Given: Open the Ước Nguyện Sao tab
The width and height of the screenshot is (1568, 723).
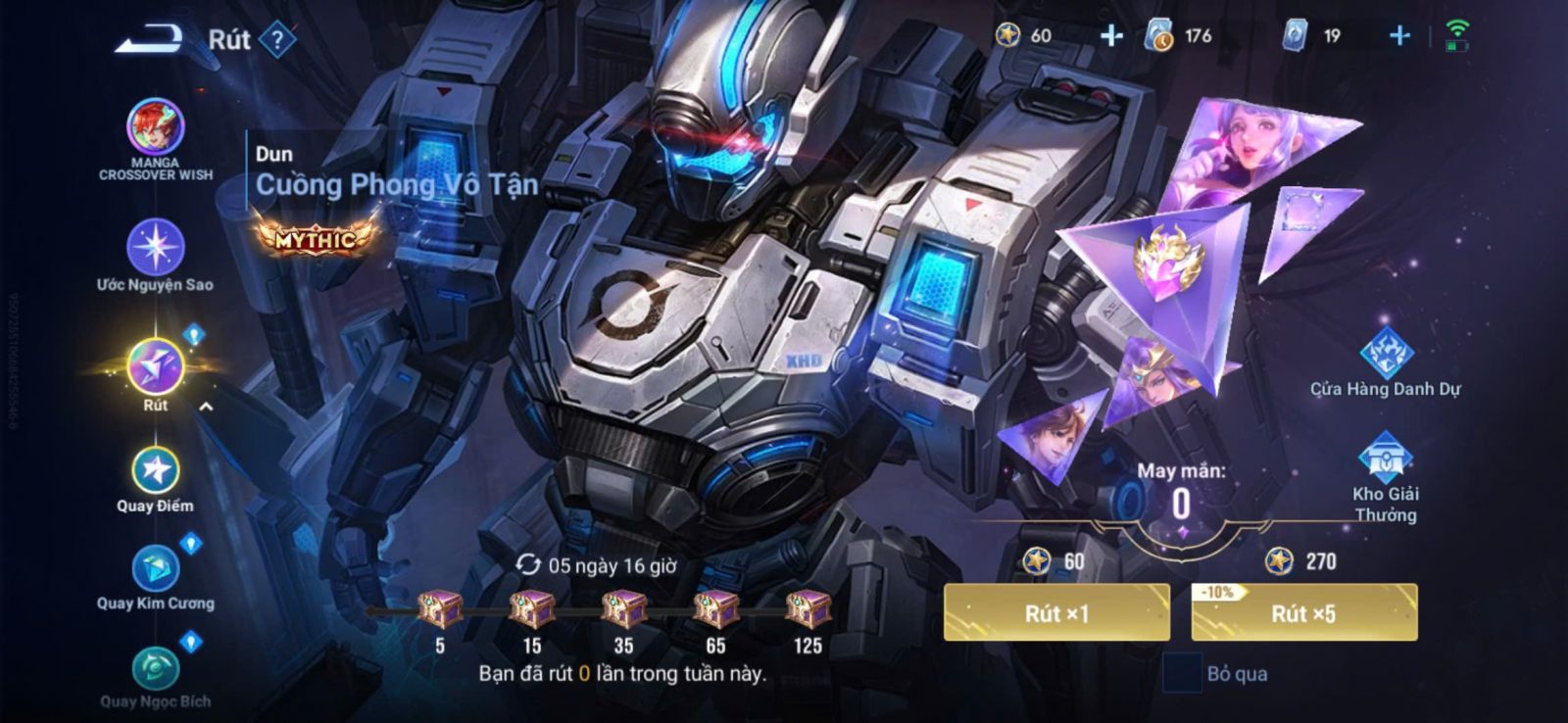Looking at the screenshot, I should pos(155,248).
